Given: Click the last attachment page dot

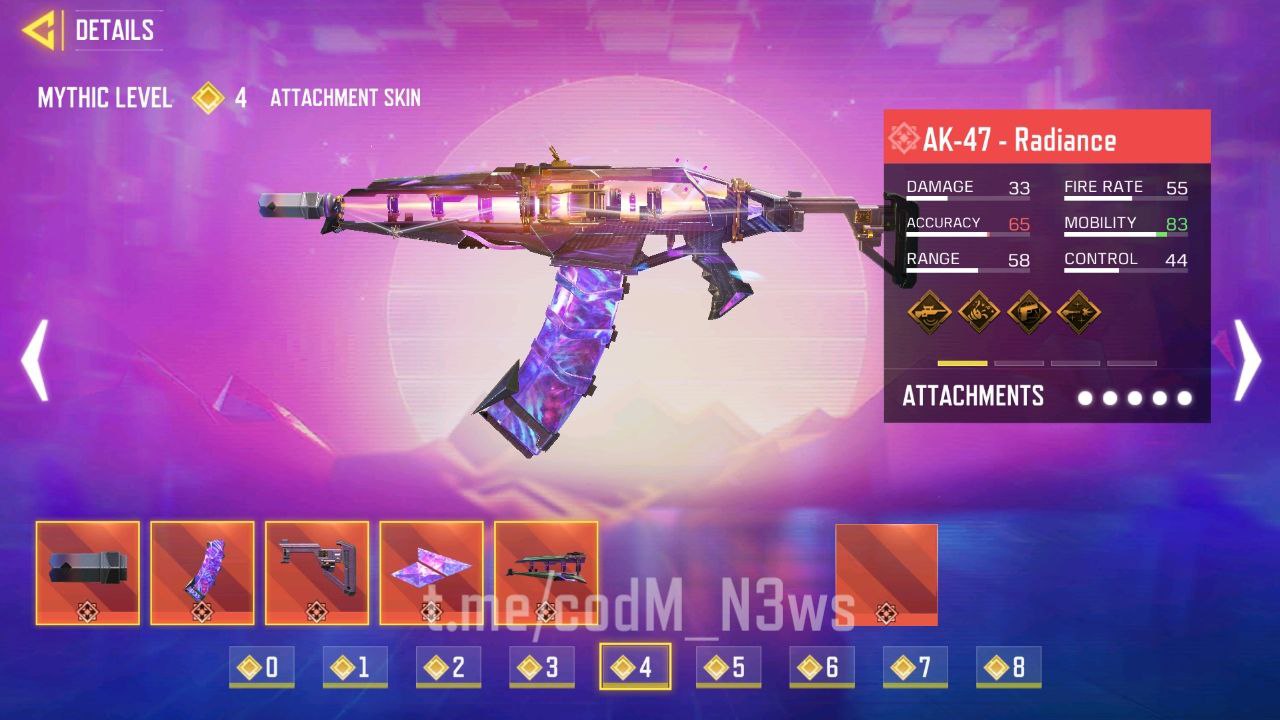Looking at the screenshot, I should (1184, 397).
